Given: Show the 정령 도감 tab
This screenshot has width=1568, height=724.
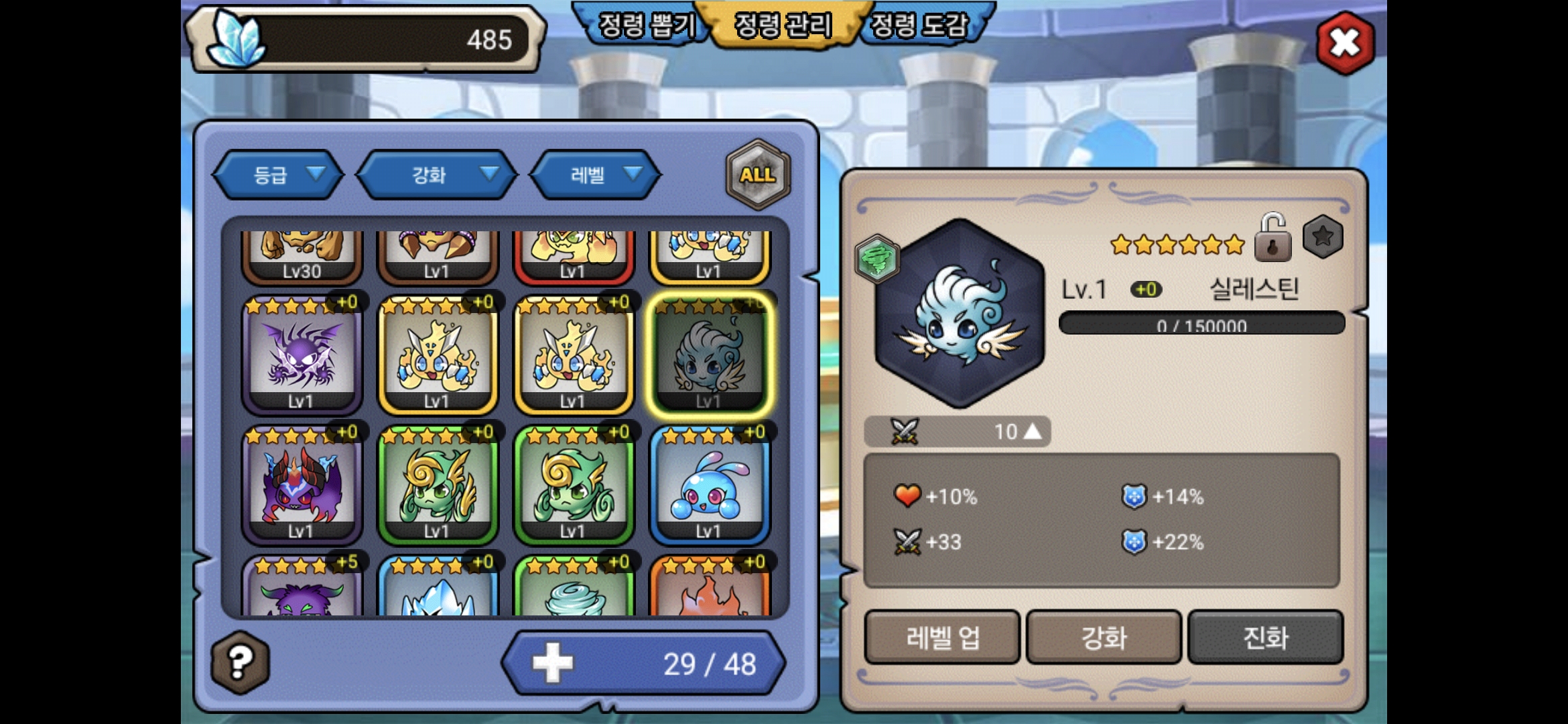Looking at the screenshot, I should click(919, 25).
